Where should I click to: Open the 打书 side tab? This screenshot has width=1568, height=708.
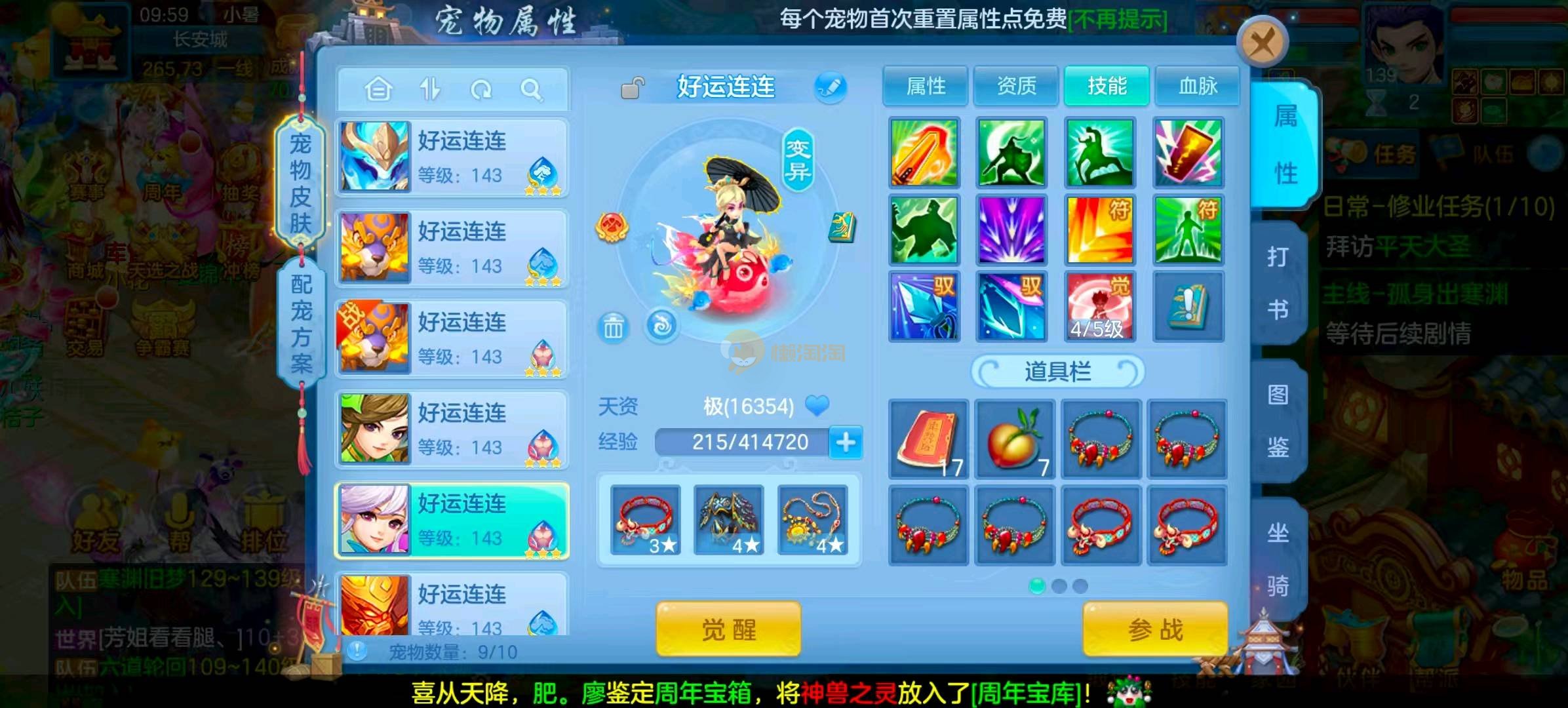pos(1278,283)
